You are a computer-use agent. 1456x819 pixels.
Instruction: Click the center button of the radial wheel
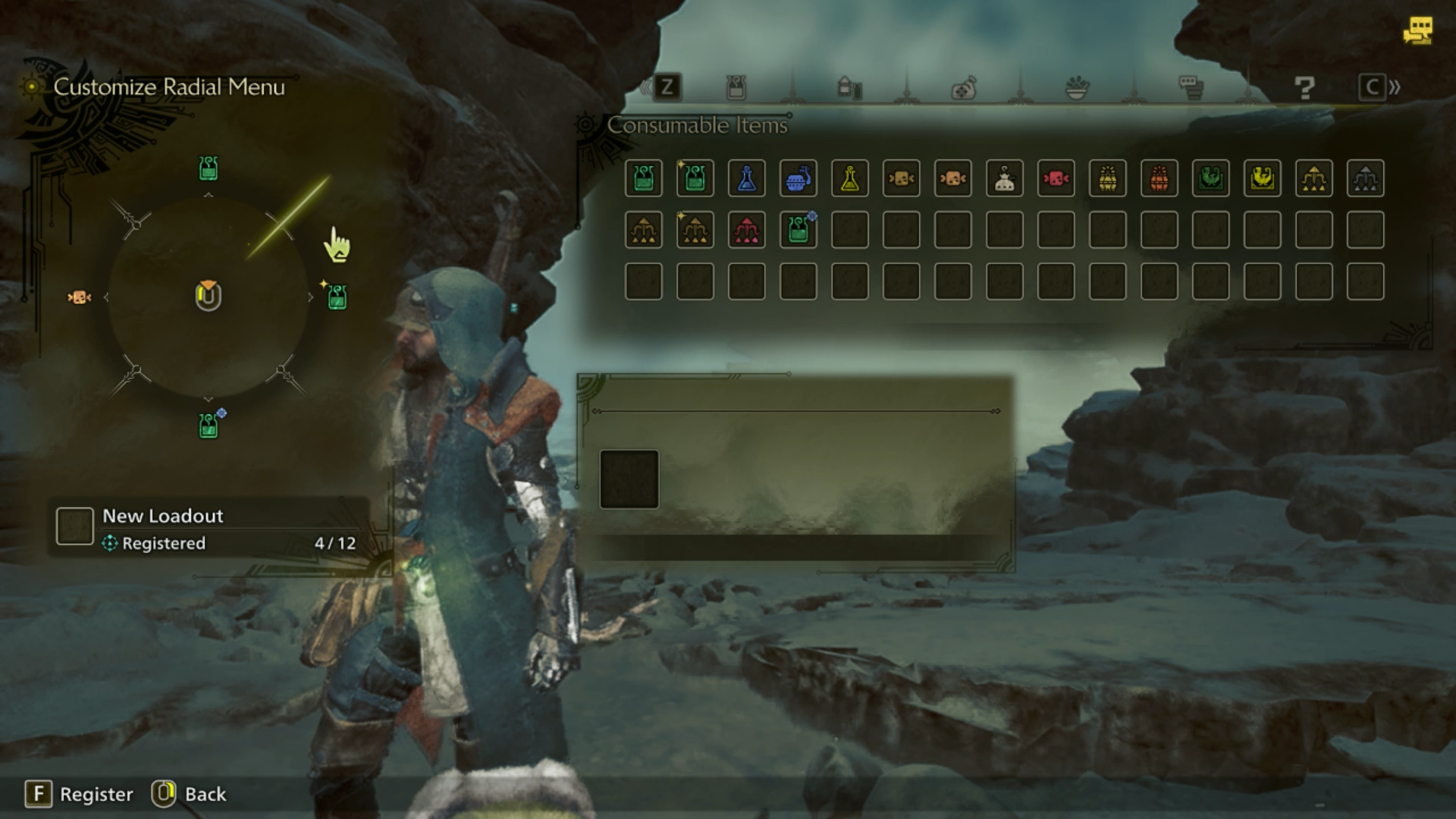click(x=207, y=297)
